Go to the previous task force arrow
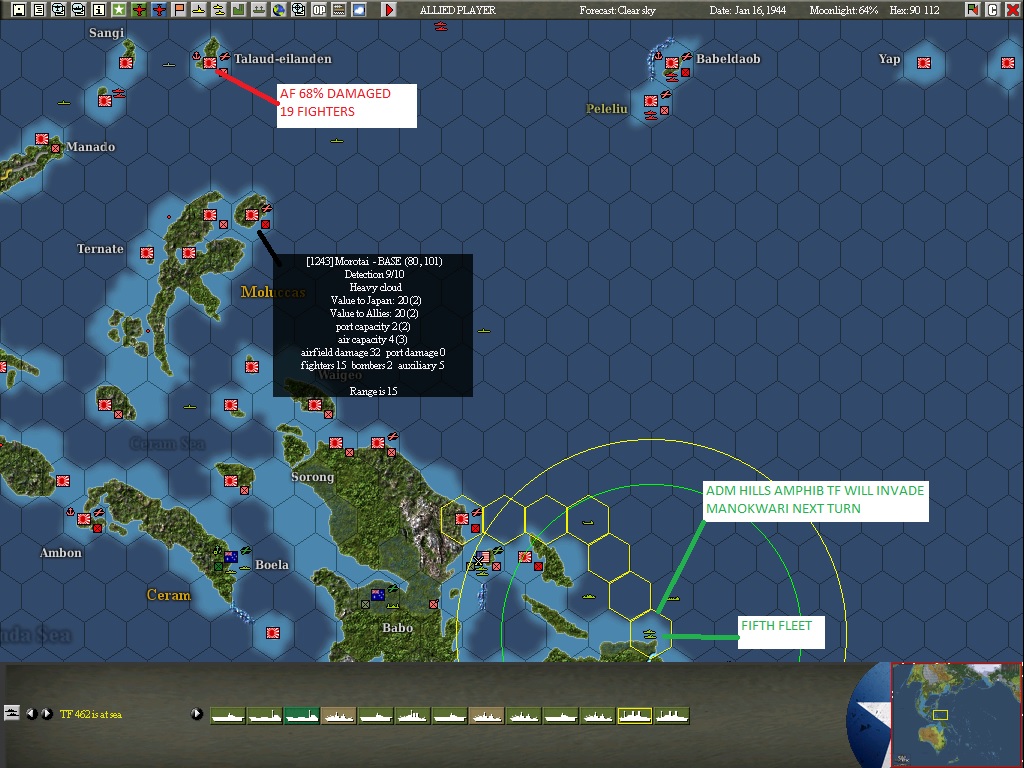Image resolution: width=1032 pixels, height=768 pixels. pos(31,714)
